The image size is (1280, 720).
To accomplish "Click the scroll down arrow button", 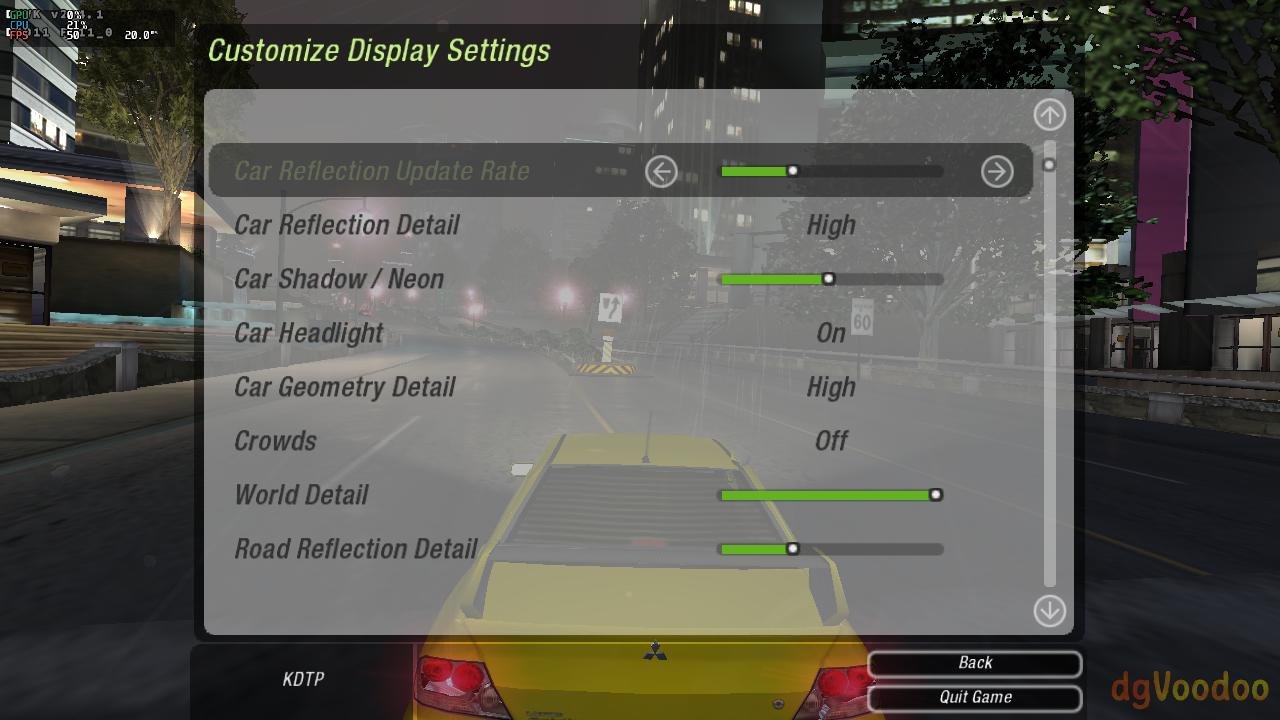I will click(x=1049, y=610).
